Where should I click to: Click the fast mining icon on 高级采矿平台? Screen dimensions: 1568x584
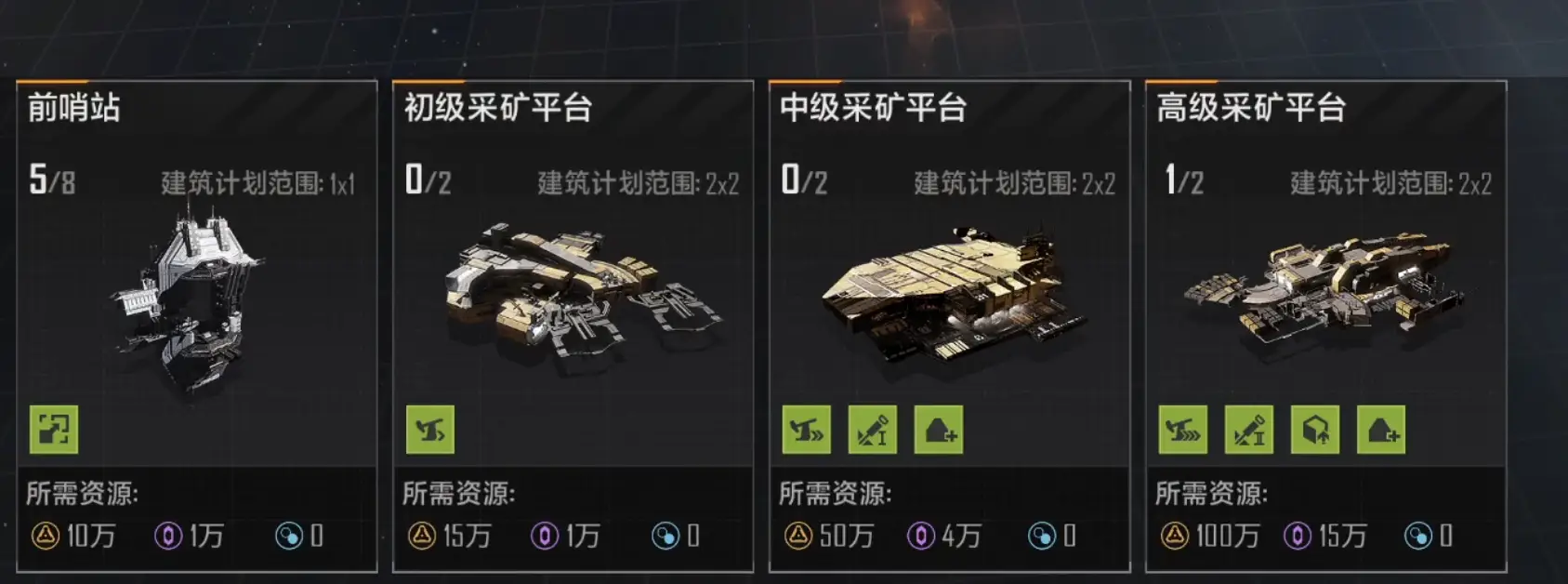(1183, 430)
